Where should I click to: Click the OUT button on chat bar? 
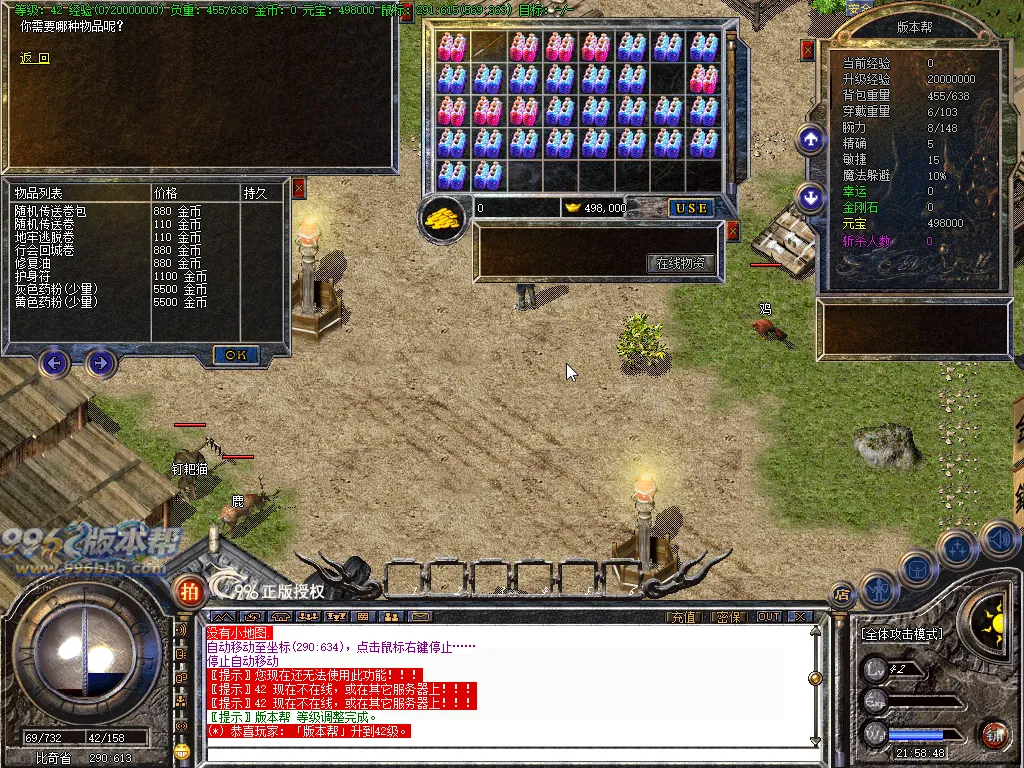(x=768, y=617)
